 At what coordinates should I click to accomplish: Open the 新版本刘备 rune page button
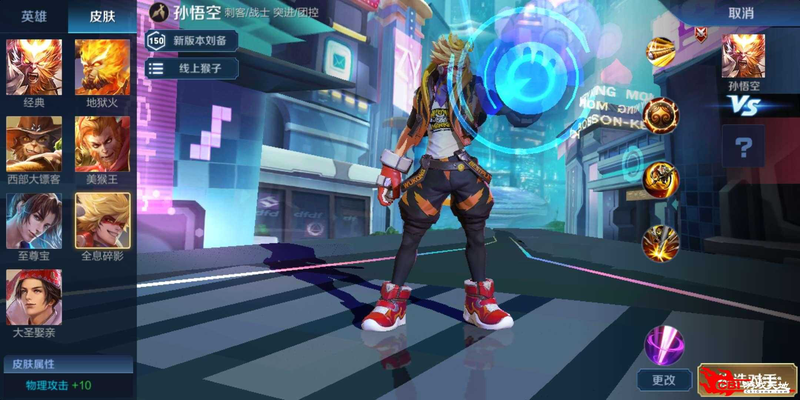(195, 40)
